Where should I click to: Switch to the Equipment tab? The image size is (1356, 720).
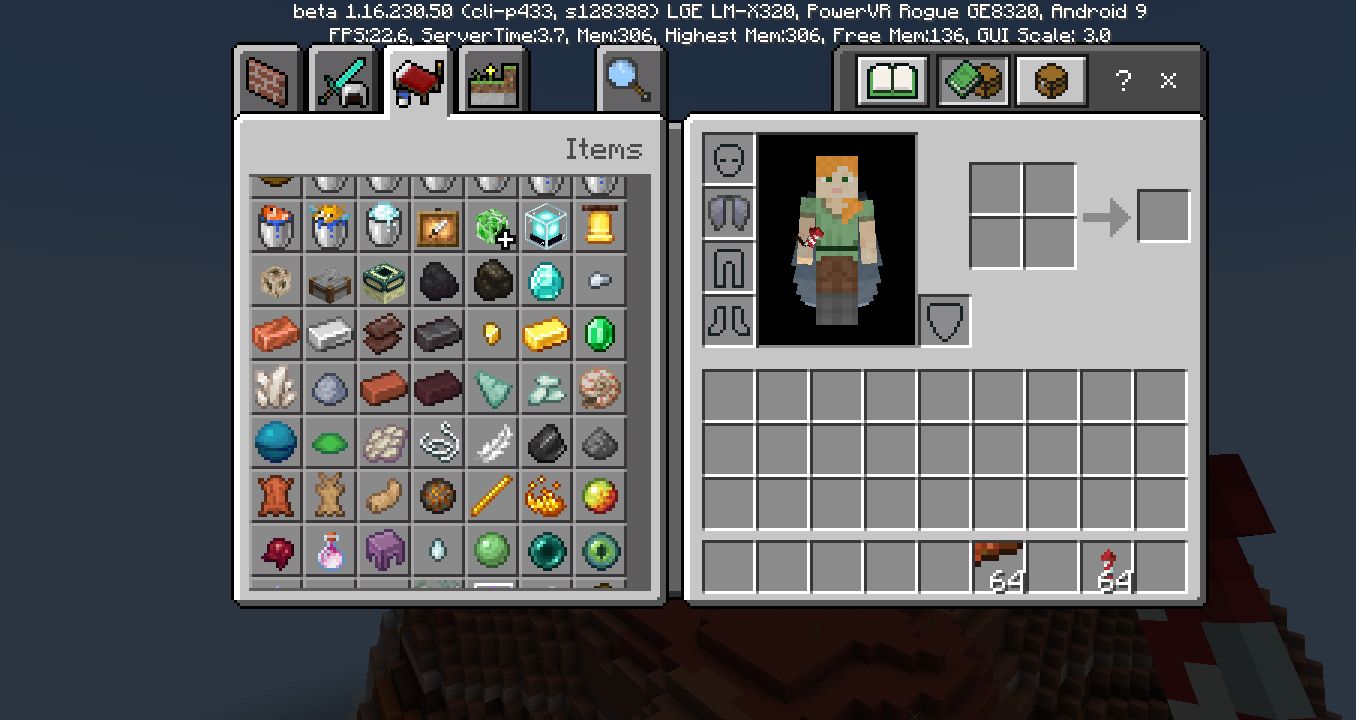coord(343,80)
